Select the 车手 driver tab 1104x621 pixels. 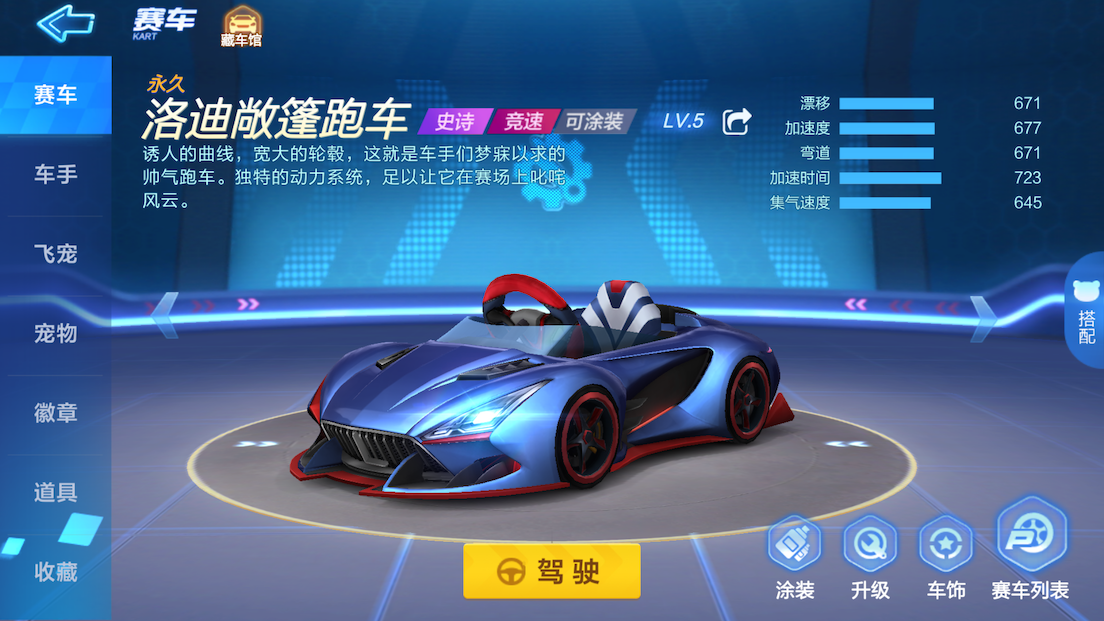point(56,175)
